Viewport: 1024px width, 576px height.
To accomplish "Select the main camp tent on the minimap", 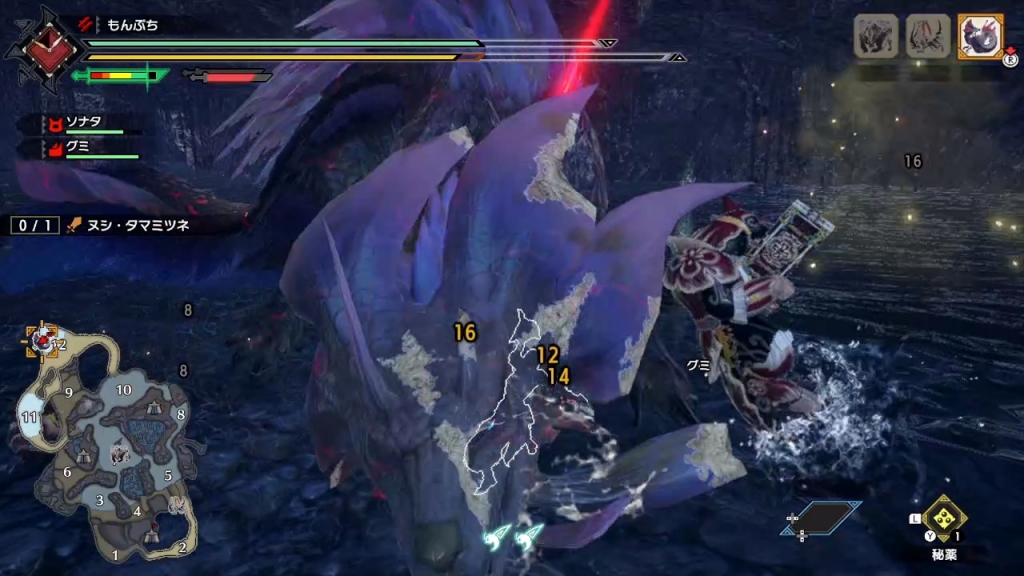I will point(151,537).
